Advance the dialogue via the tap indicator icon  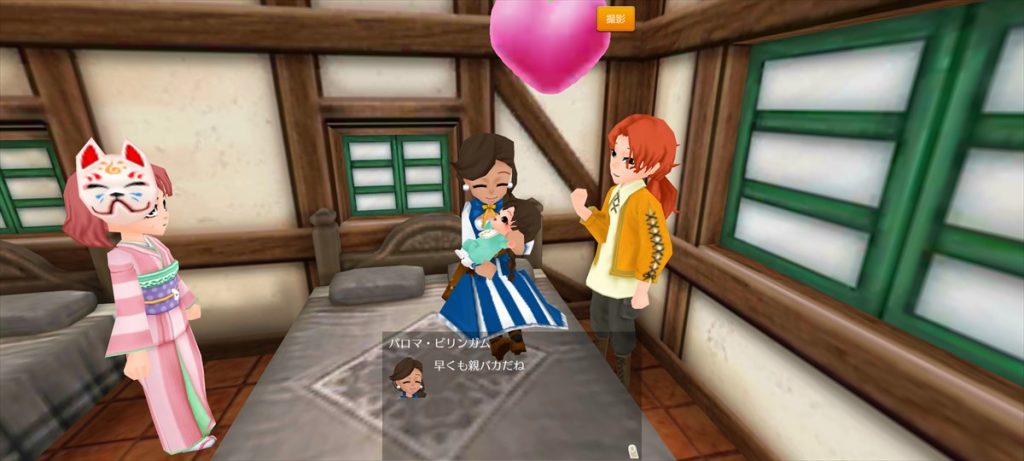click(632, 449)
